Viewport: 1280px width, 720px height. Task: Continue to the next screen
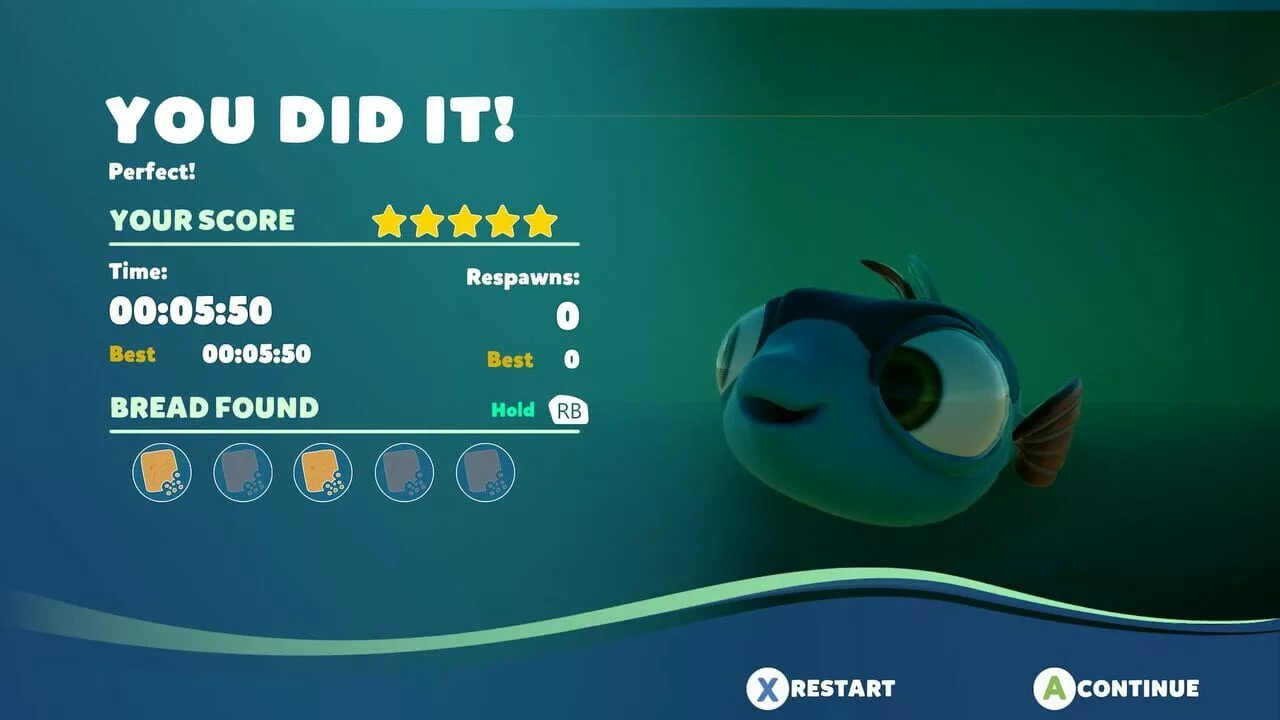click(x=1117, y=688)
